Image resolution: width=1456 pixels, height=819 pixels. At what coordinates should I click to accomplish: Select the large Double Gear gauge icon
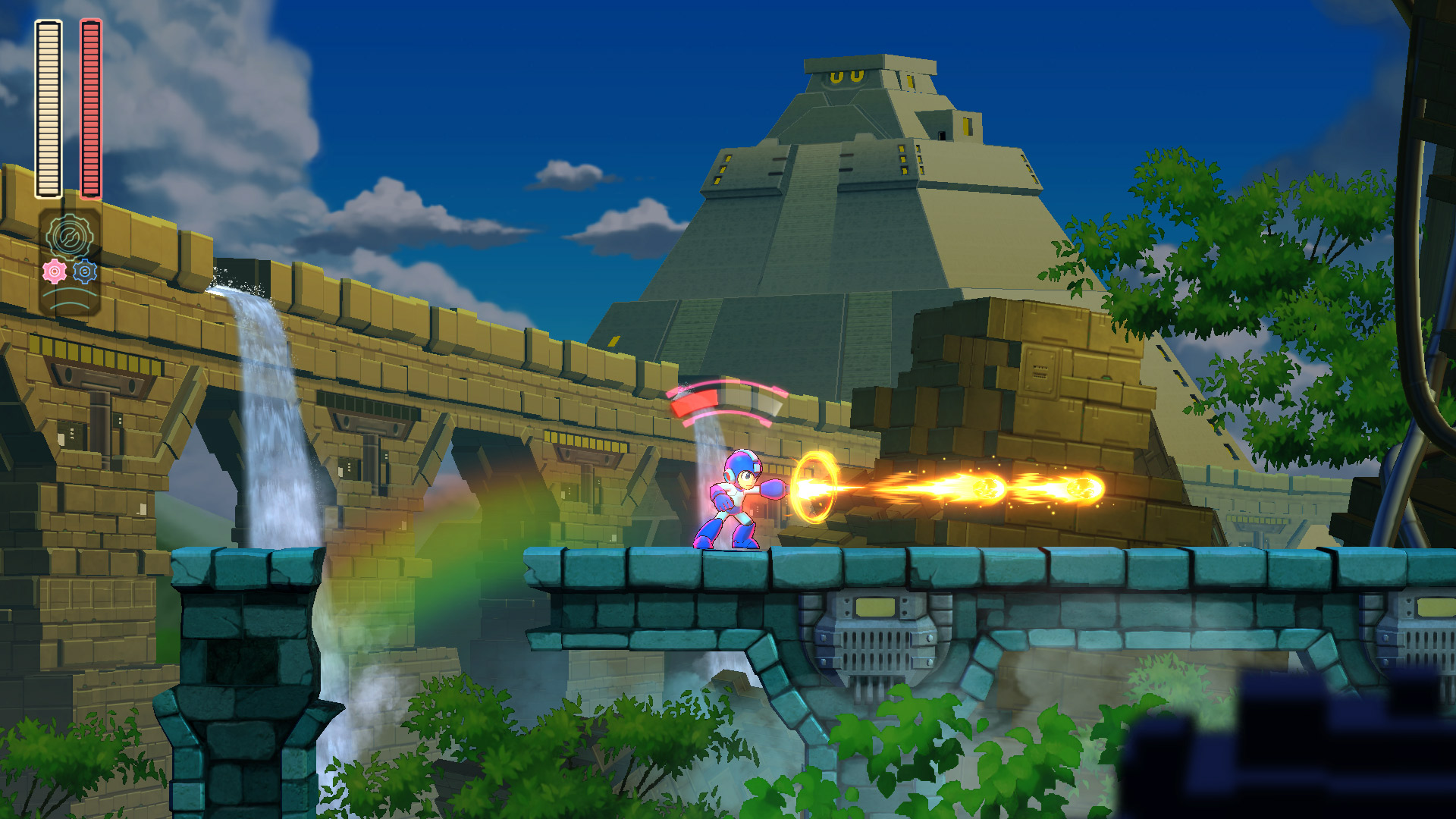[x=70, y=236]
